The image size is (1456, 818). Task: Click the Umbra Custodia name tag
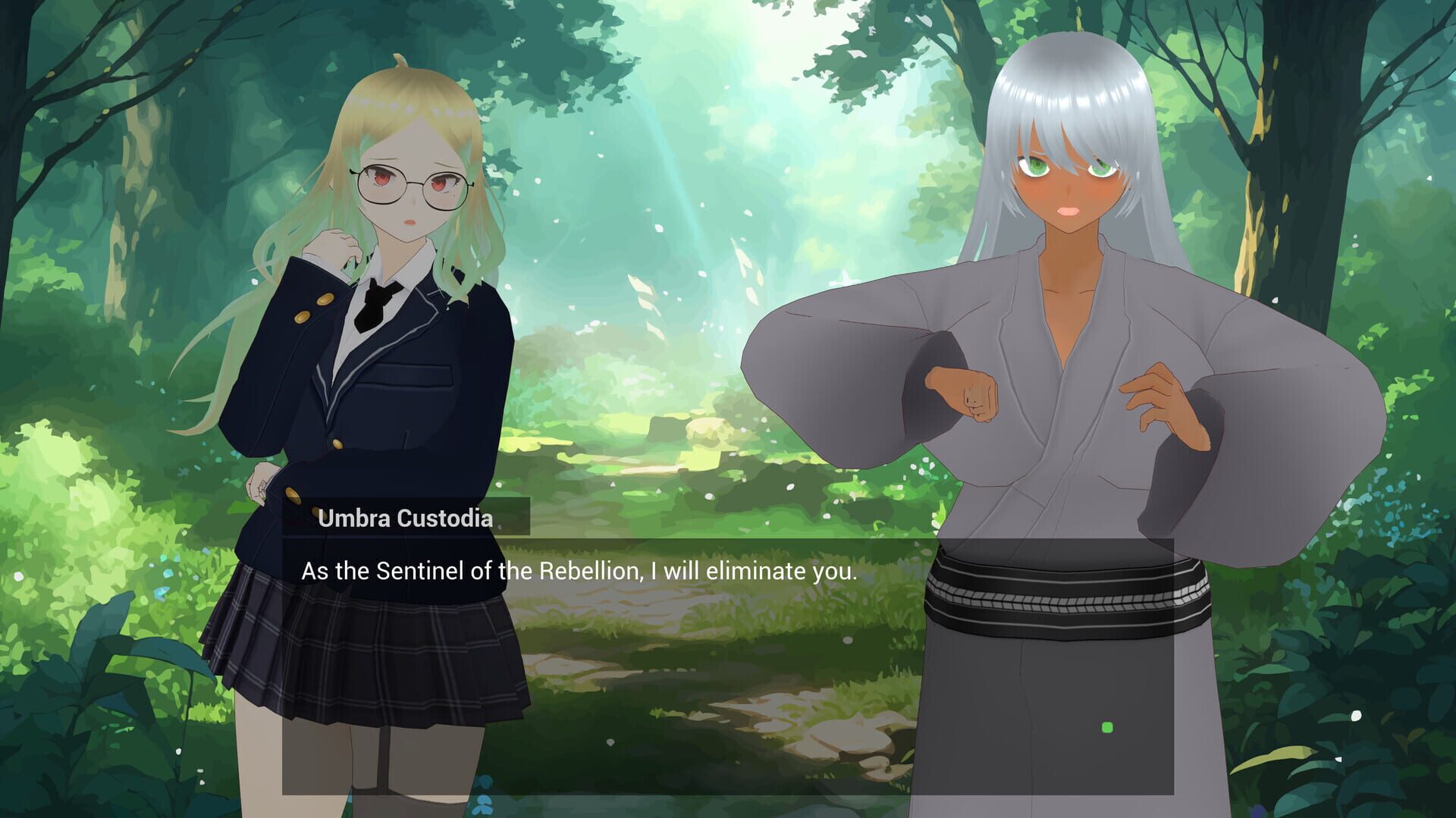point(407,519)
